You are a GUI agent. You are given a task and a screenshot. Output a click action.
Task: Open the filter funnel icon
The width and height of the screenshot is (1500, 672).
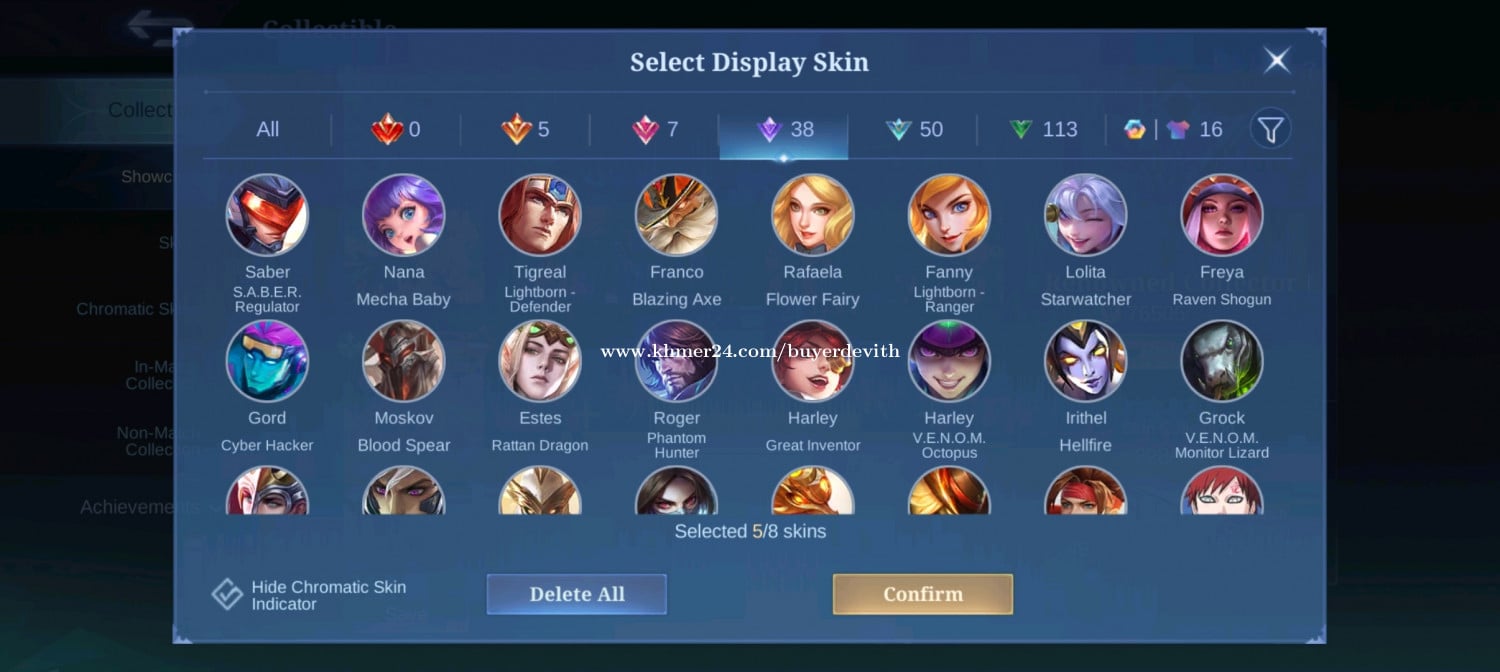click(1270, 129)
